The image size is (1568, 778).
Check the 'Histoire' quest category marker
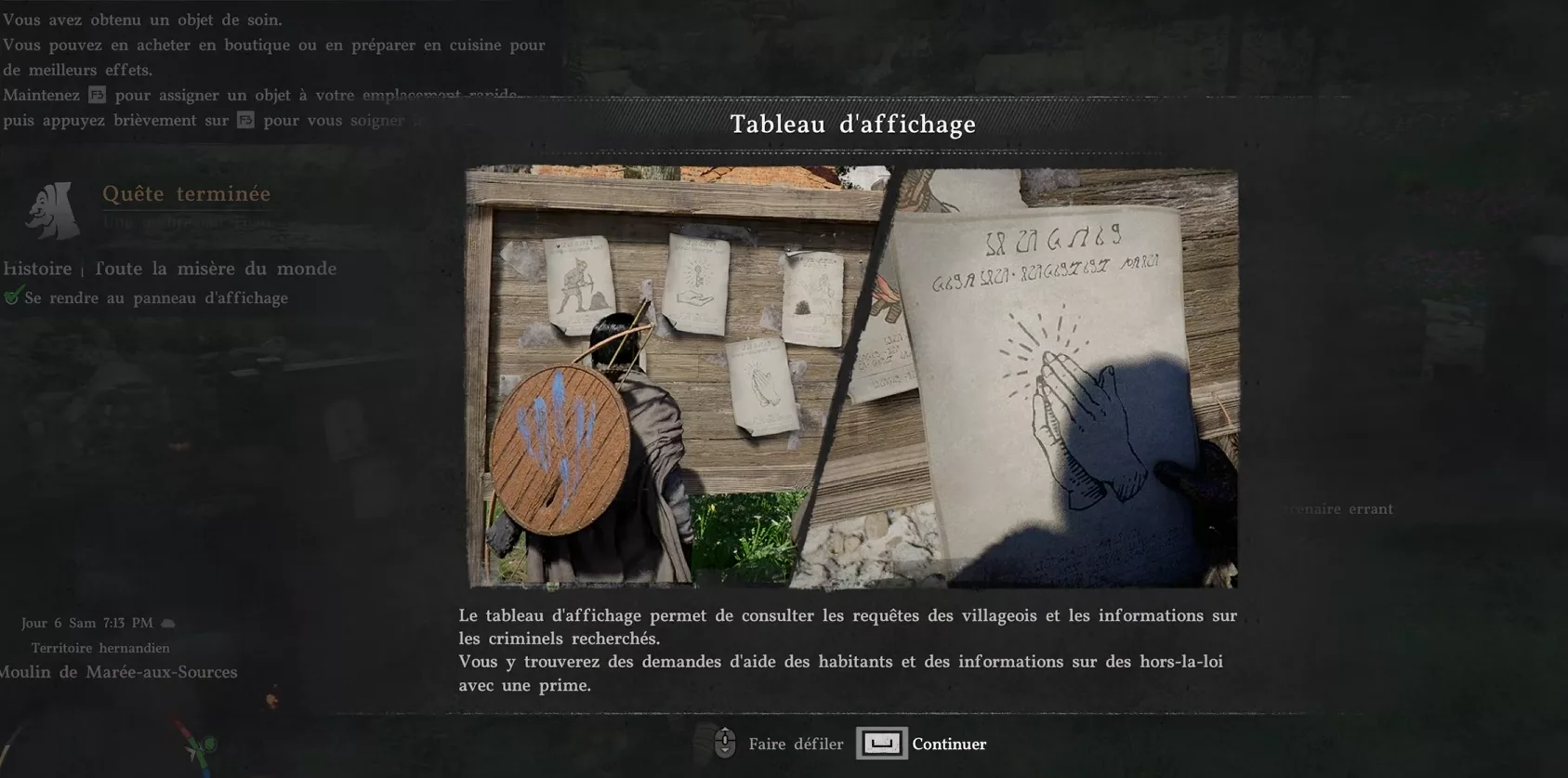coord(37,269)
